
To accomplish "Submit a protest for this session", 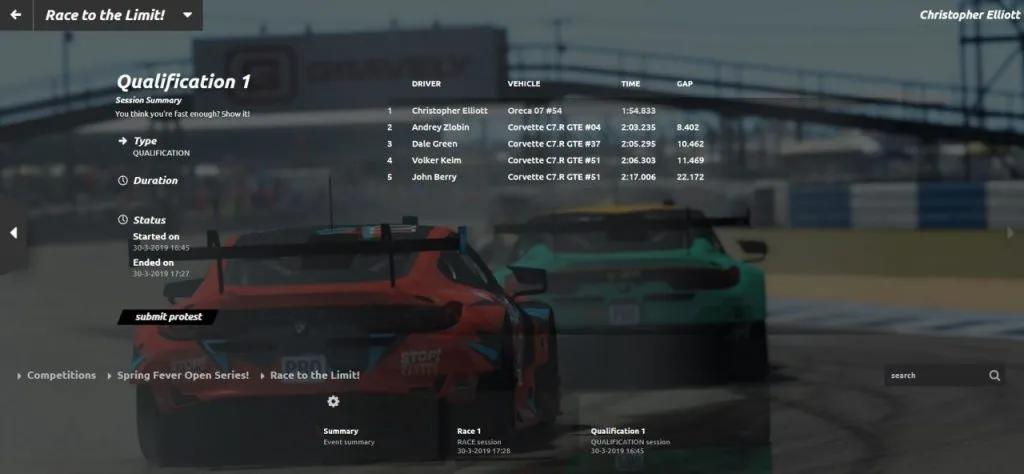I will click(x=168, y=317).
